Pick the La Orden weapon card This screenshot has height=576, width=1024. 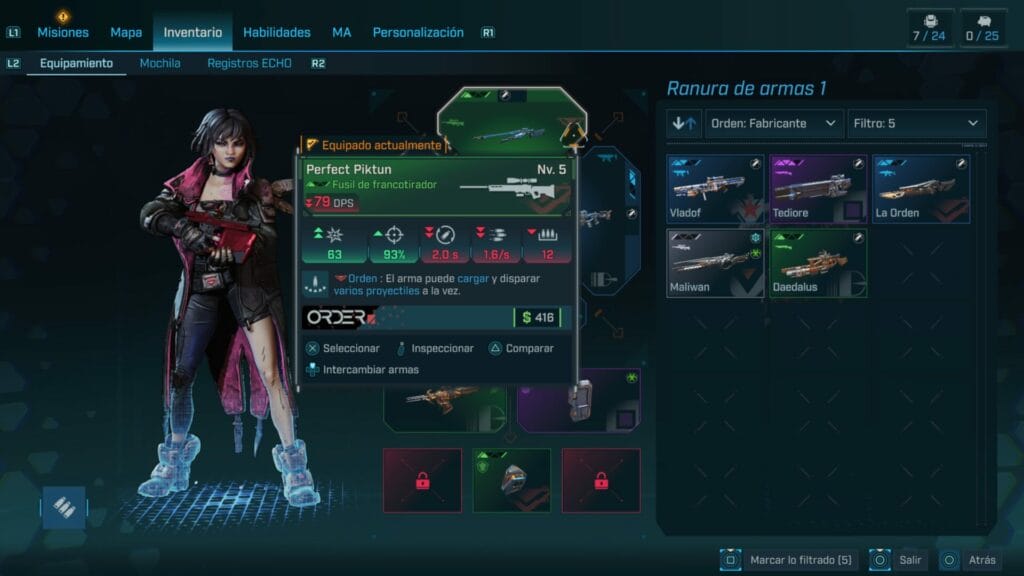pyautogui.click(x=920, y=189)
